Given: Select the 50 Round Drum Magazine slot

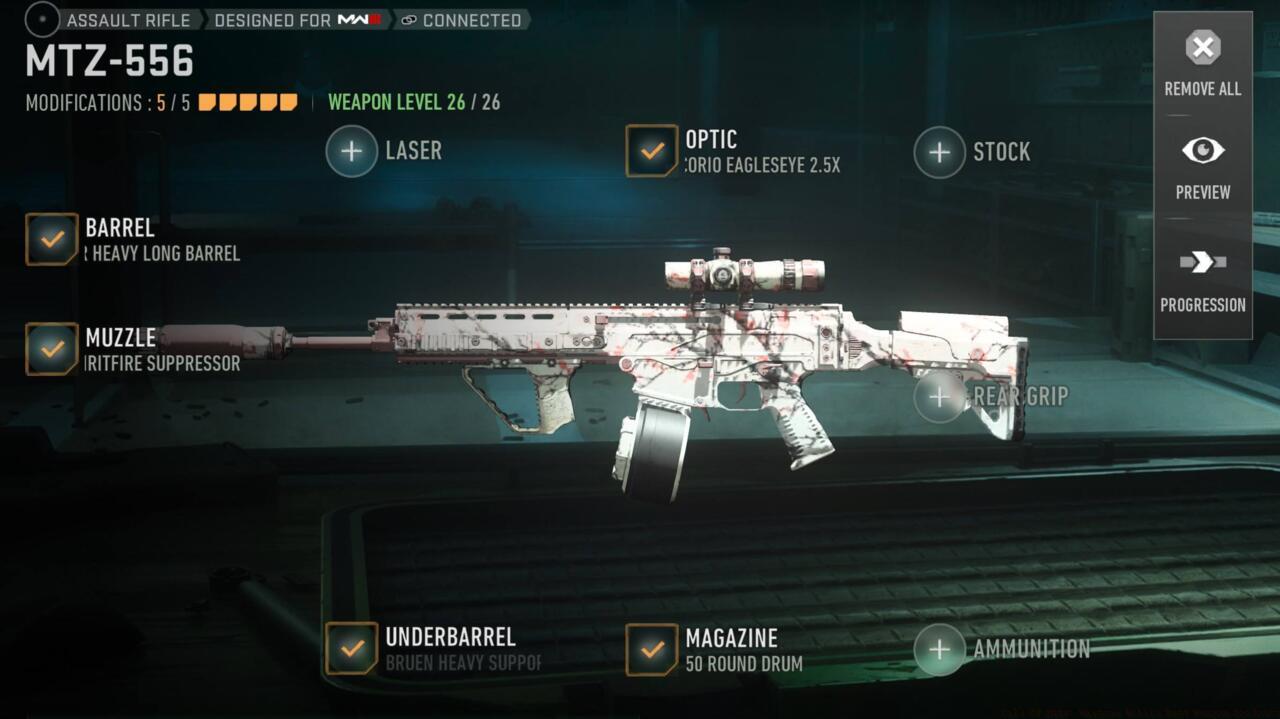Looking at the screenshot, I should [652, 649].
